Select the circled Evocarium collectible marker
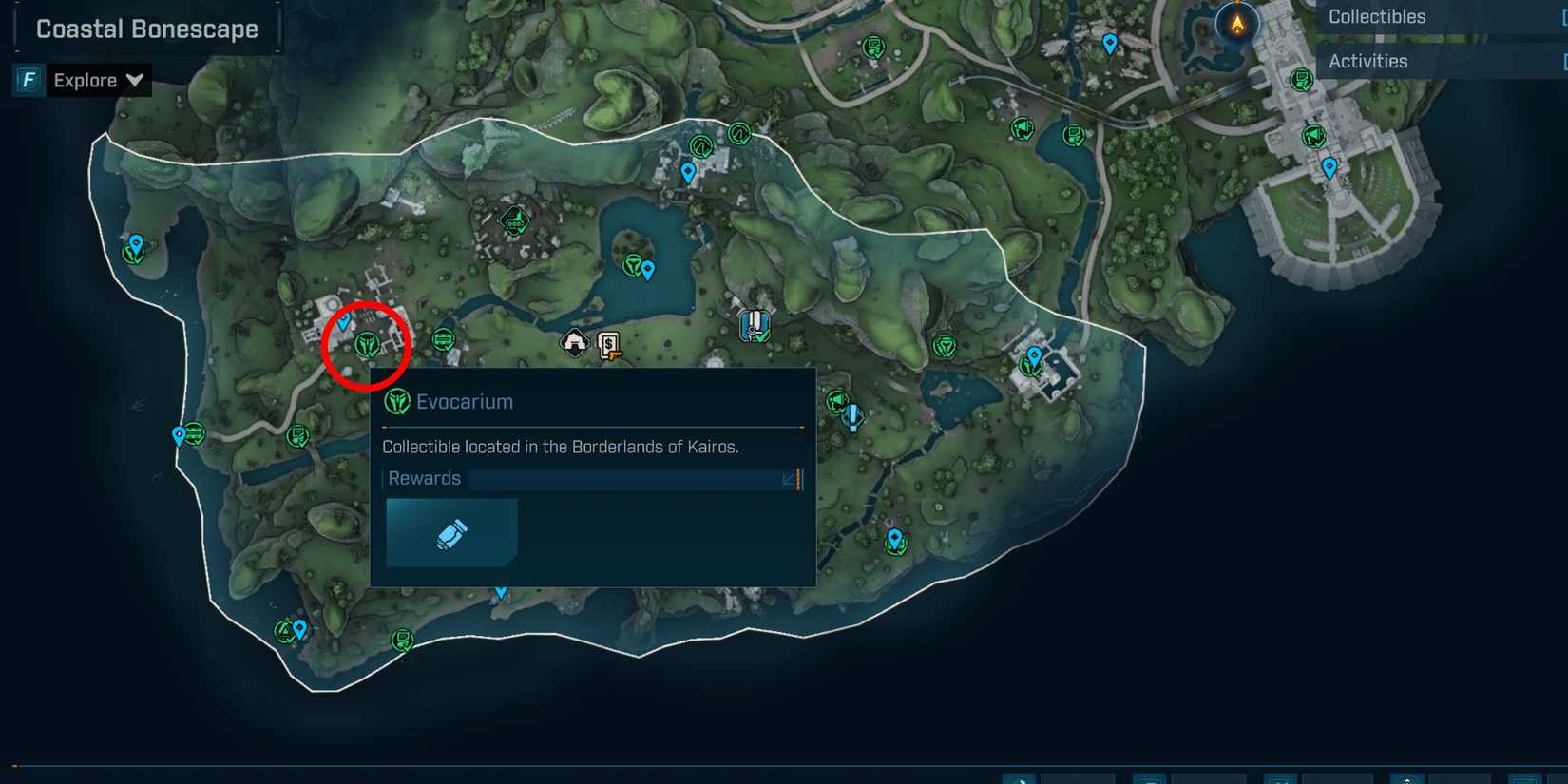This screenshot has height=784, width=1568. click(x=367, y=346)
